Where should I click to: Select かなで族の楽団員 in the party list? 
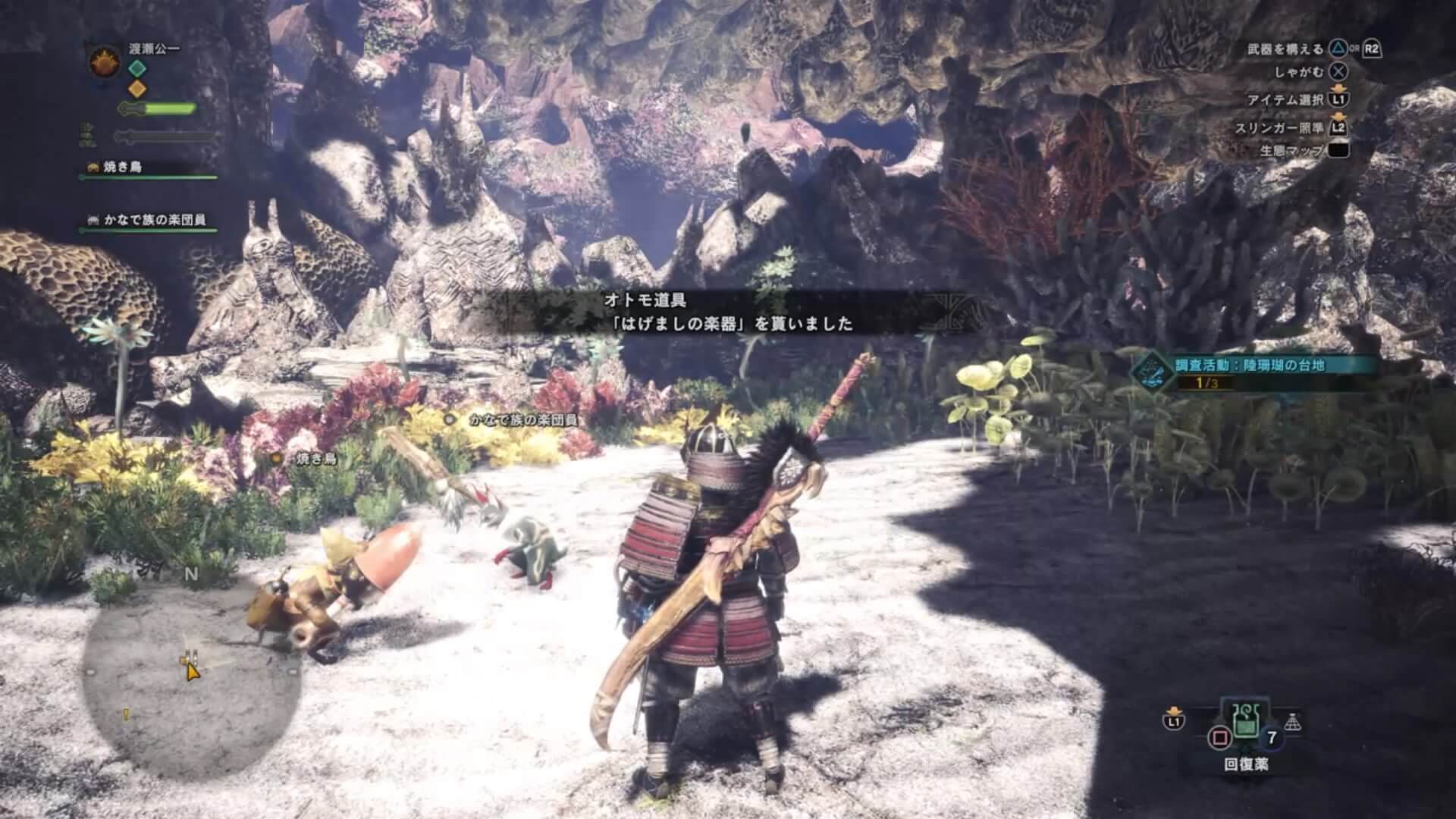coord(155,220)
